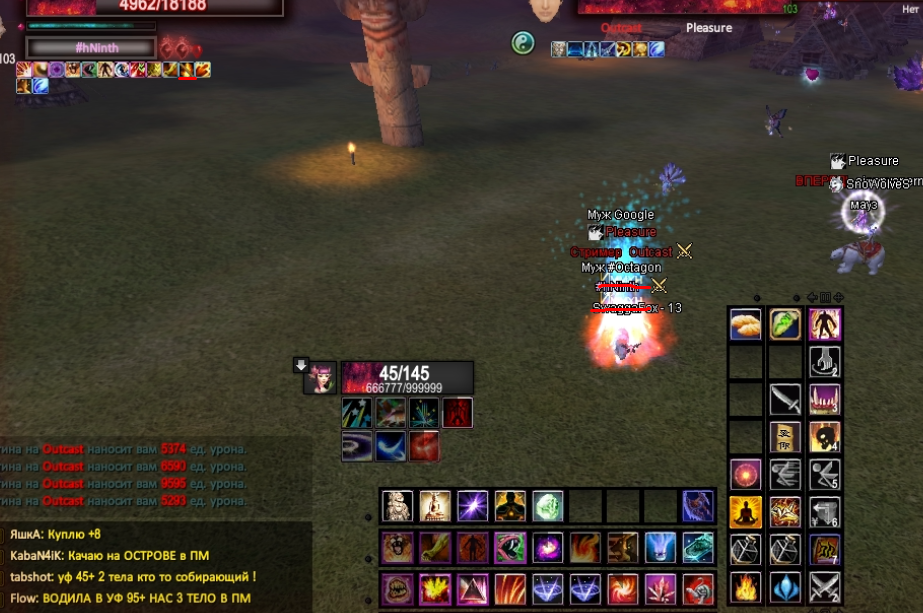The image size is (923, 613).
Task: Activate the red demon pet skill
Action: click(x=457, y=412)
